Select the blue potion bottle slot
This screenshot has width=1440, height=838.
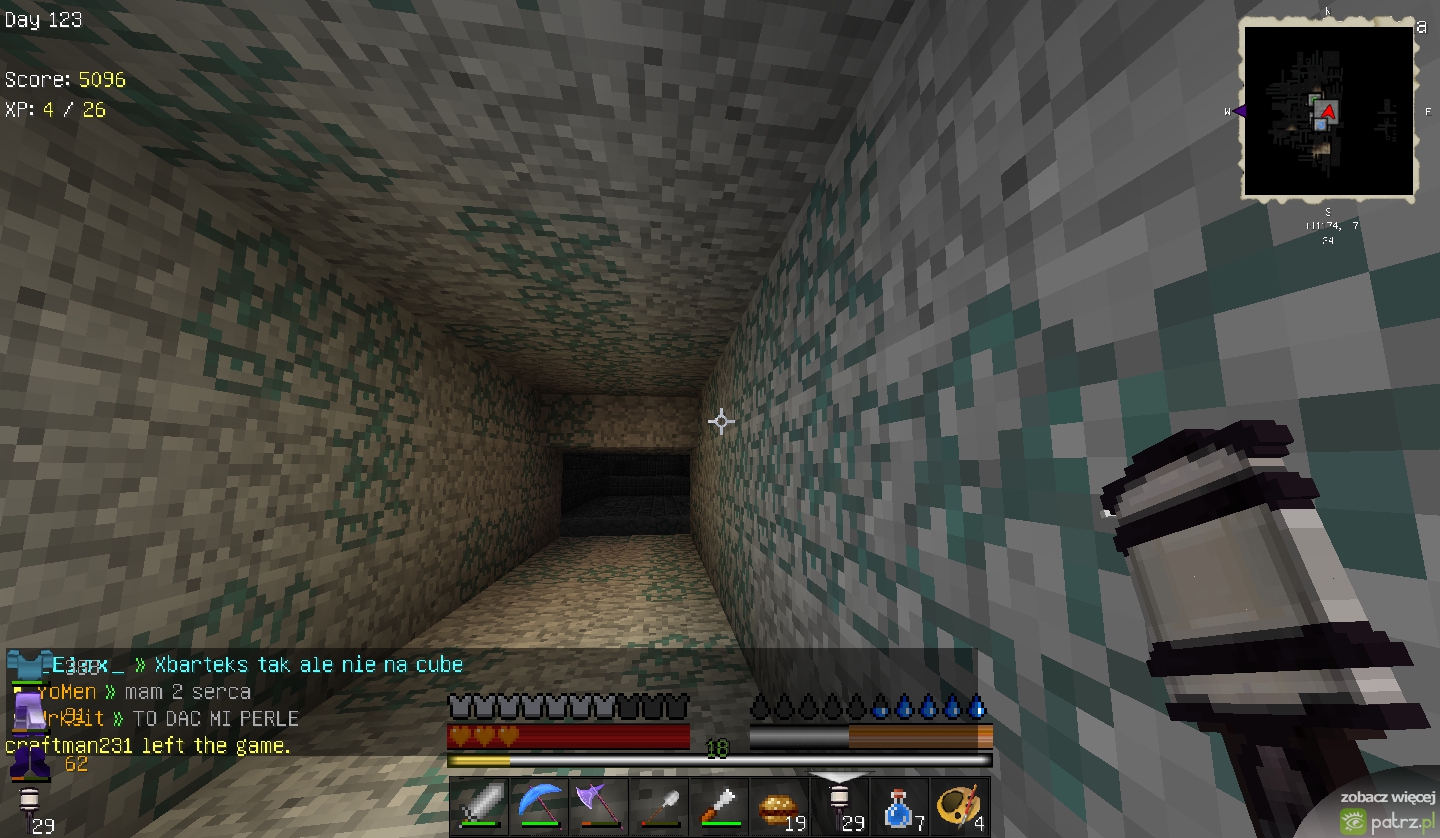[x=899, y=806]
